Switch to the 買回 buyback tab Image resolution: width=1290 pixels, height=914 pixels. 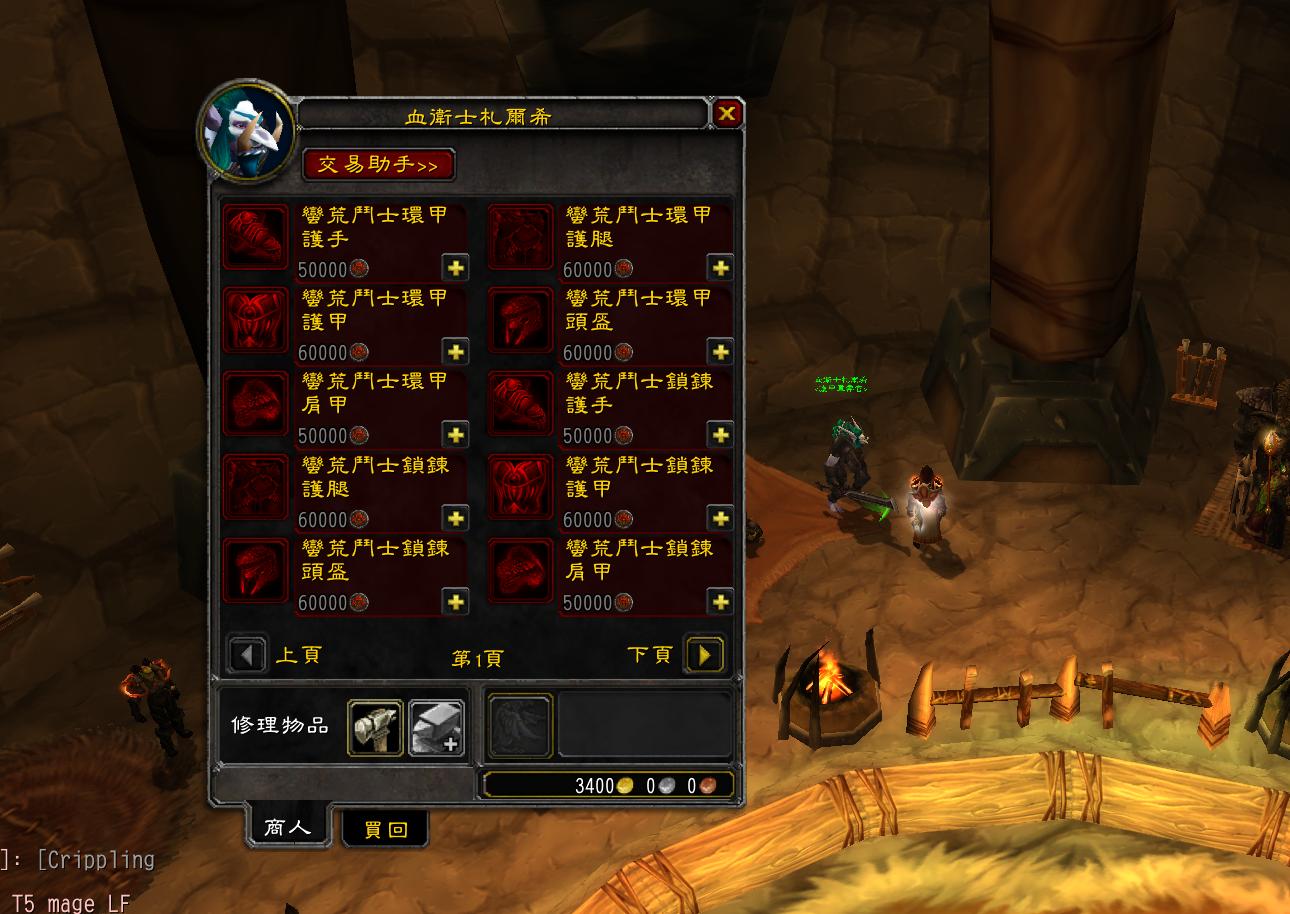click(x=385, y=828)
